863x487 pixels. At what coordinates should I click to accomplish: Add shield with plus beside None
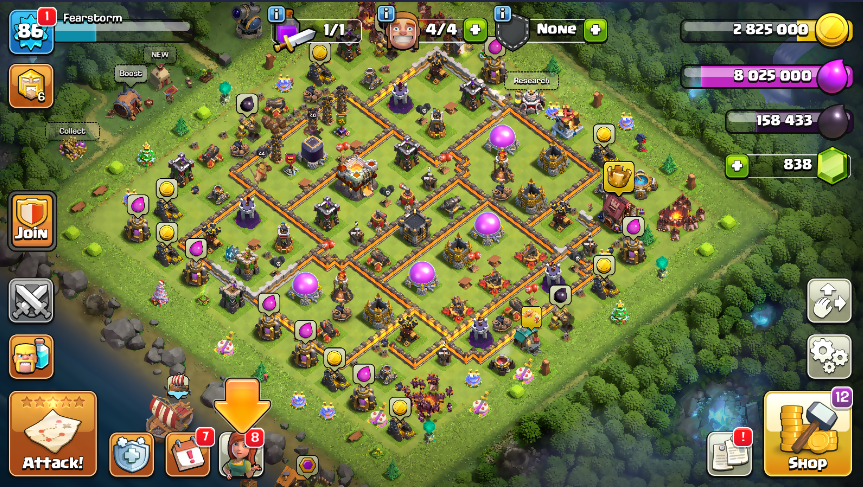[x=595, y=29]
